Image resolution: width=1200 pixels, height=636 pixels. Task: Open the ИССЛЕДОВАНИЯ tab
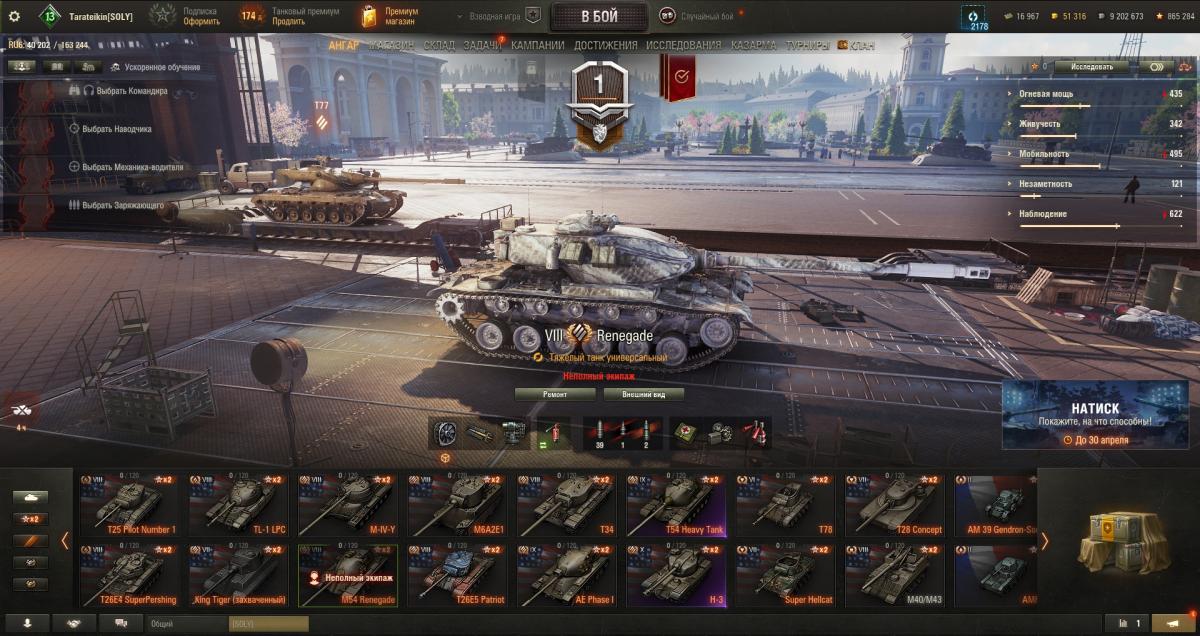pos(683,46)
